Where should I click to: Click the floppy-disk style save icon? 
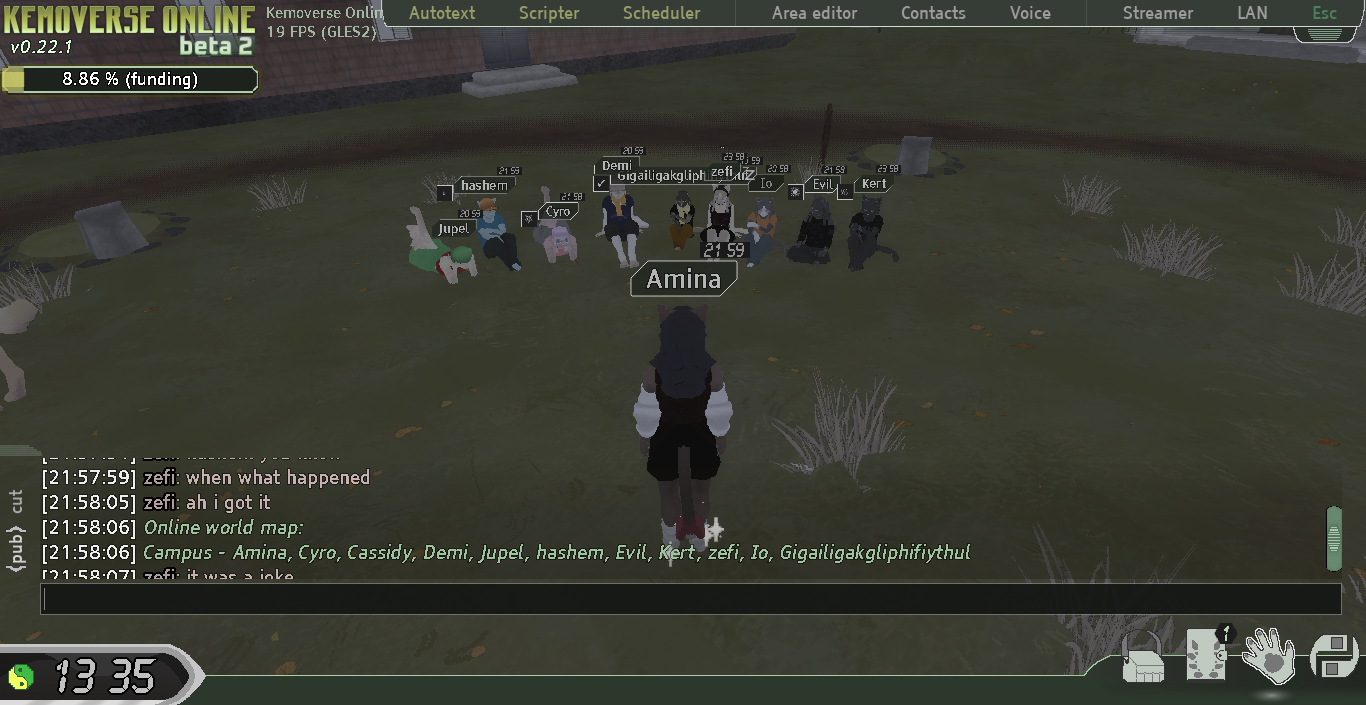1331,658
